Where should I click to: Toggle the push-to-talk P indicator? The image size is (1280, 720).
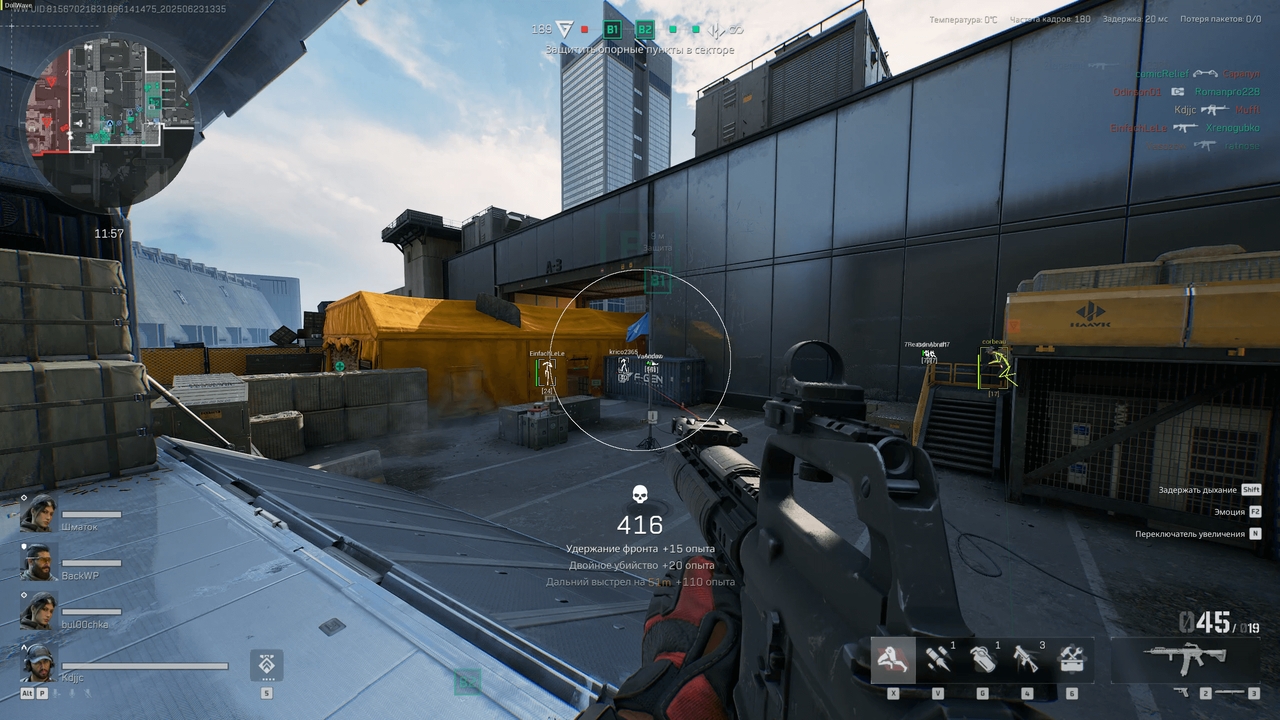coord(42,694)
